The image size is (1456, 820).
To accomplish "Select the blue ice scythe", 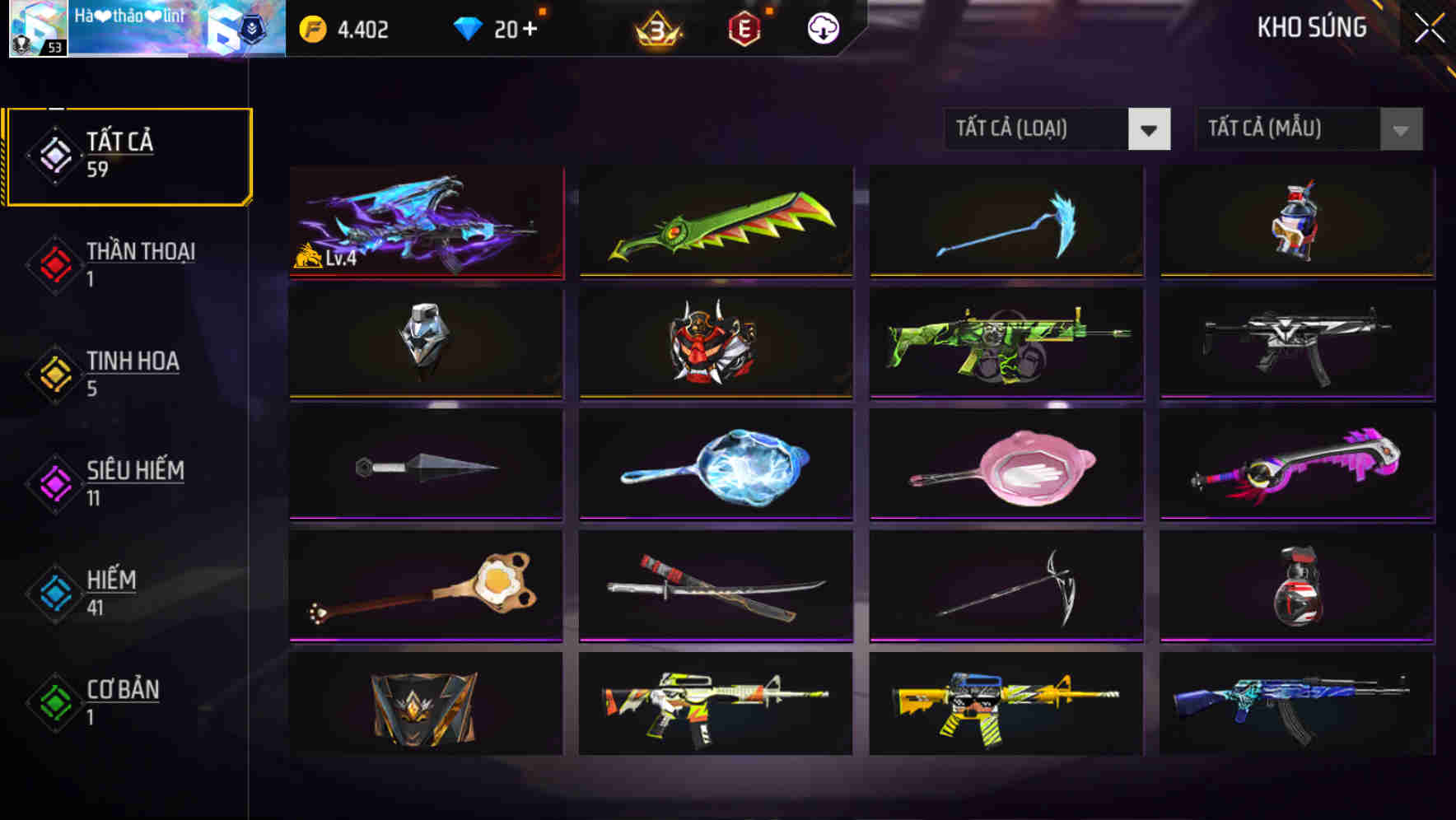I will click(1005, 222).
